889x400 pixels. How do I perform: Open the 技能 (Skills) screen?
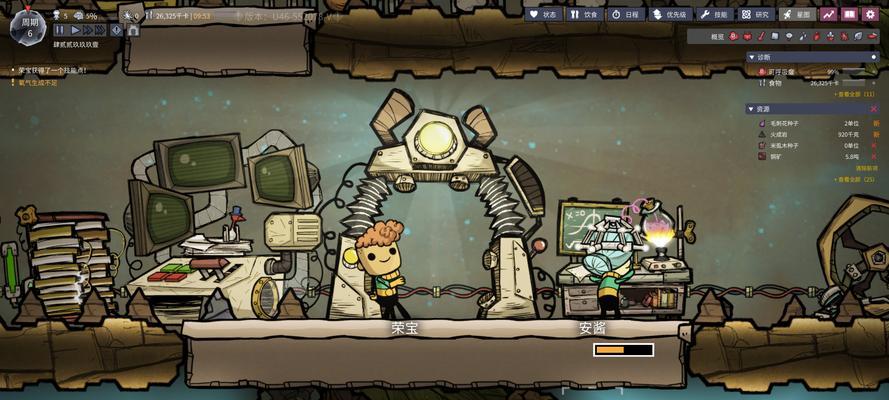click(x=715, y=15)
